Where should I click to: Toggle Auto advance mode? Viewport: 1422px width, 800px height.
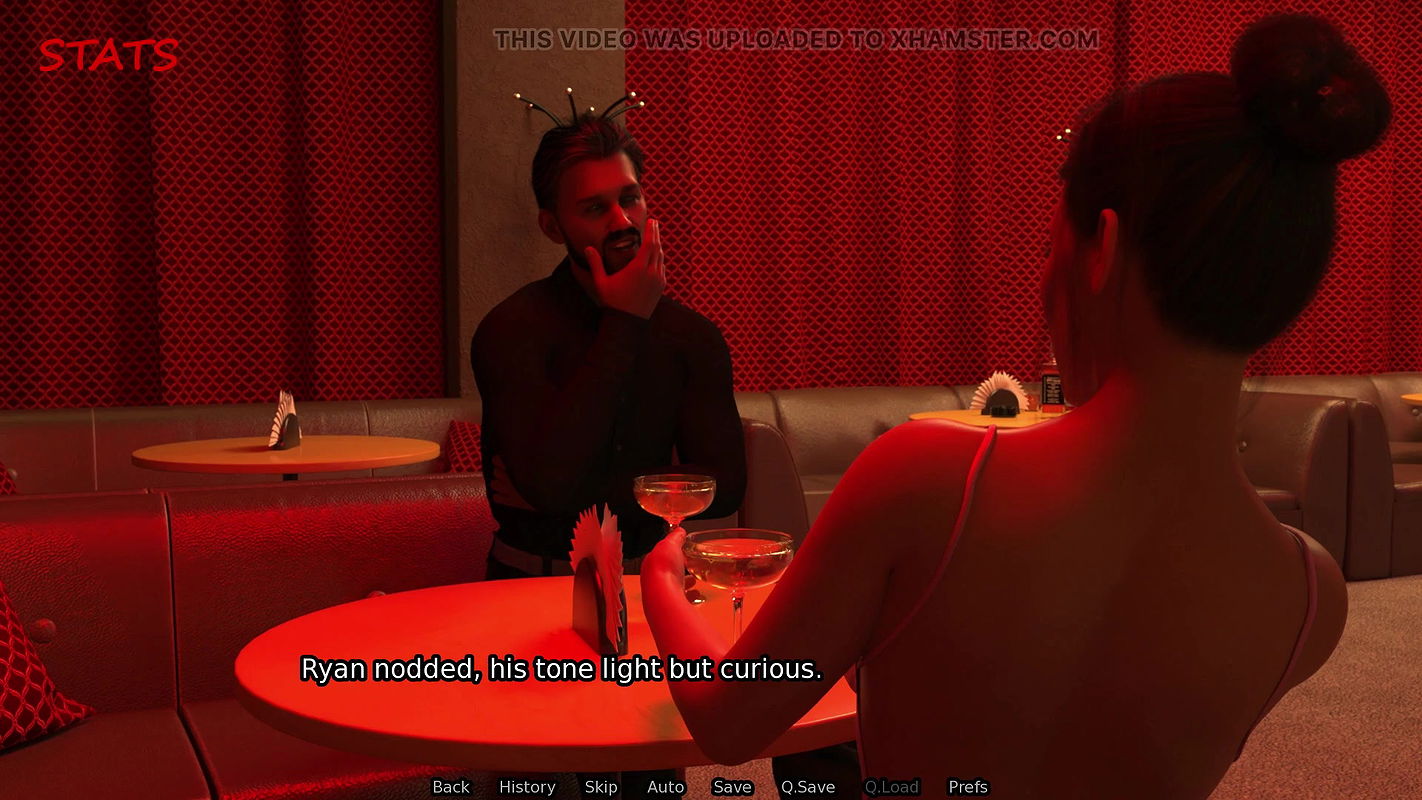pos(665,787)
